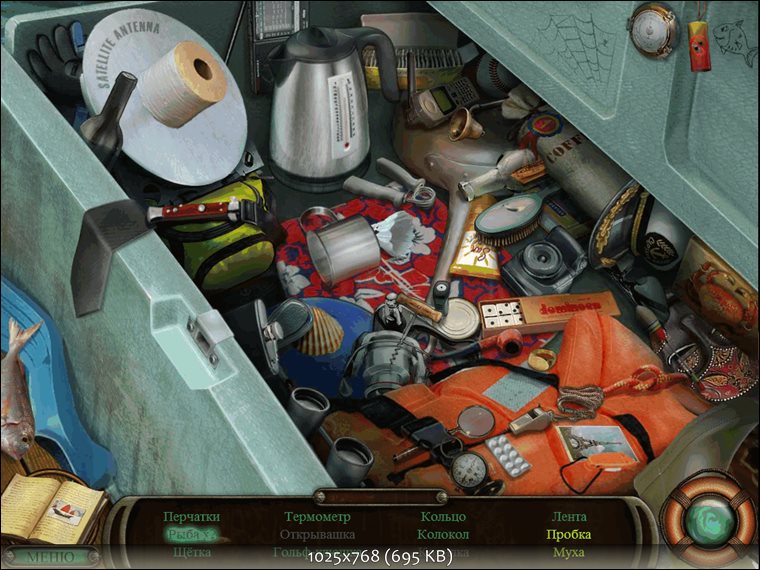Open the МЕНЮ button
The height and width of the screenshot is (570, 760).
tap(50, 556)
